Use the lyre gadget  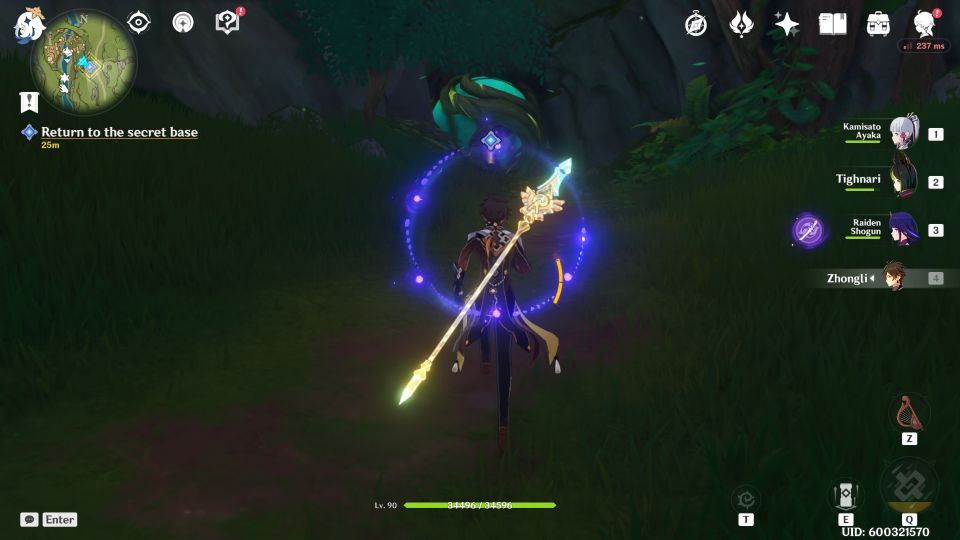click(909, 411)
